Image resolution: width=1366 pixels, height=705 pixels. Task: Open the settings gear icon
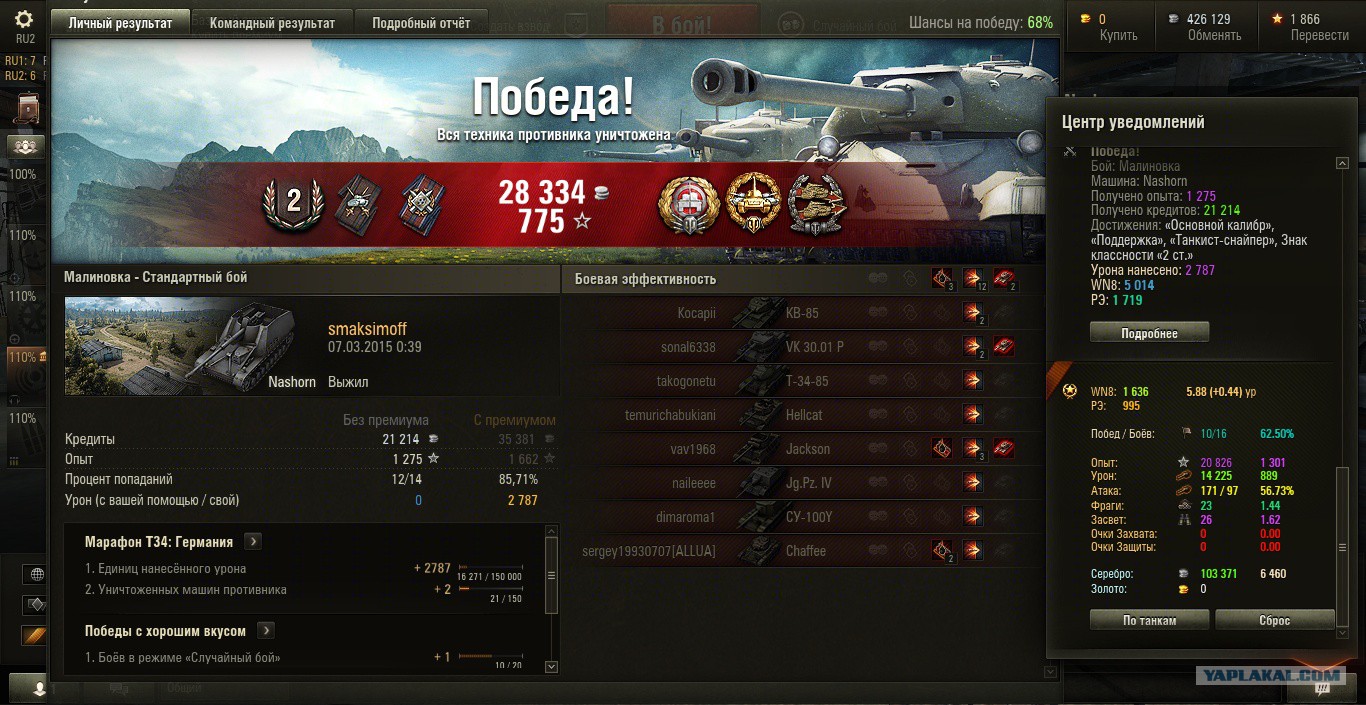(x=25, y=19)
